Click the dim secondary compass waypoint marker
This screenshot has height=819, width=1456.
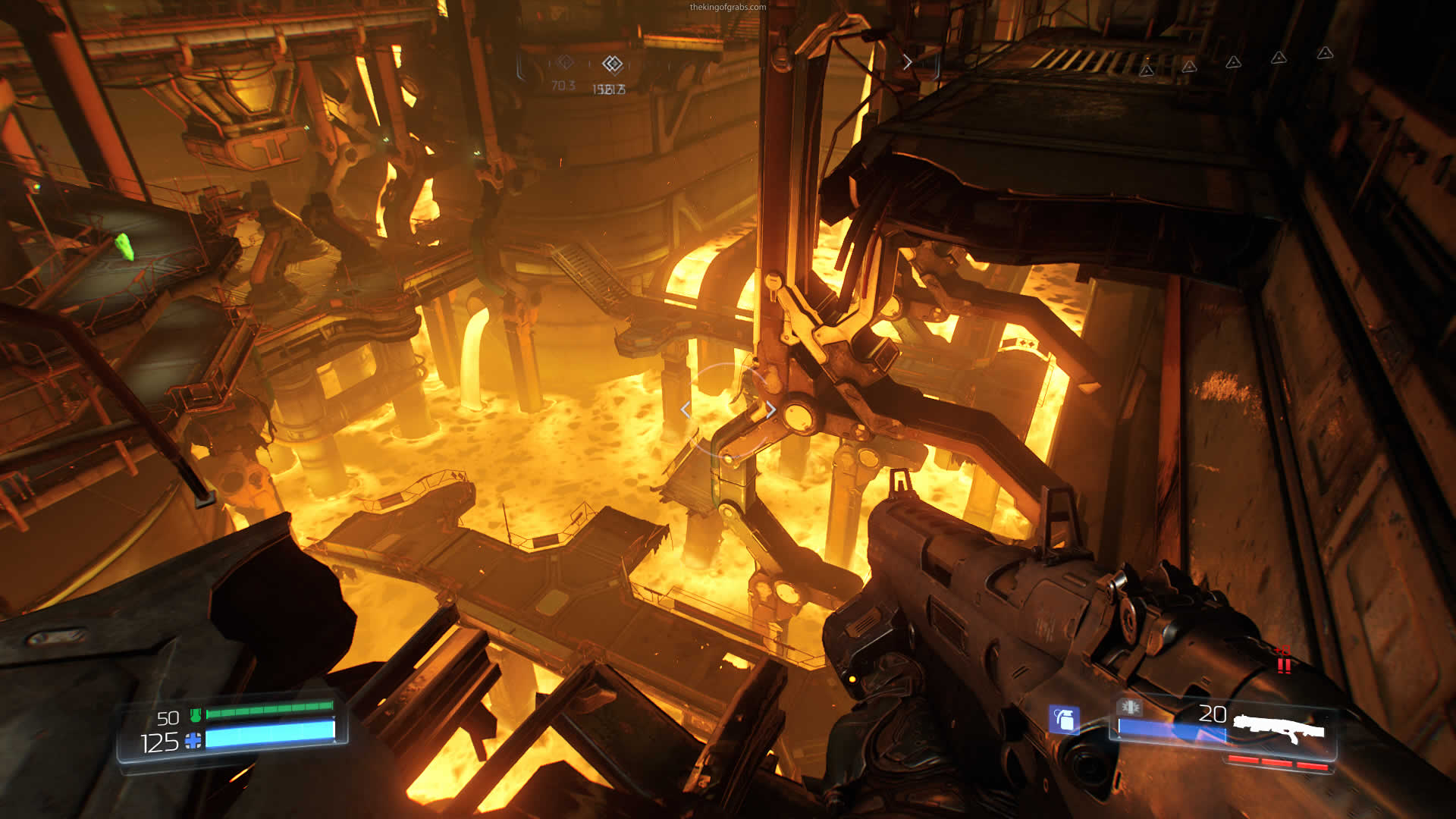[564, 62]
